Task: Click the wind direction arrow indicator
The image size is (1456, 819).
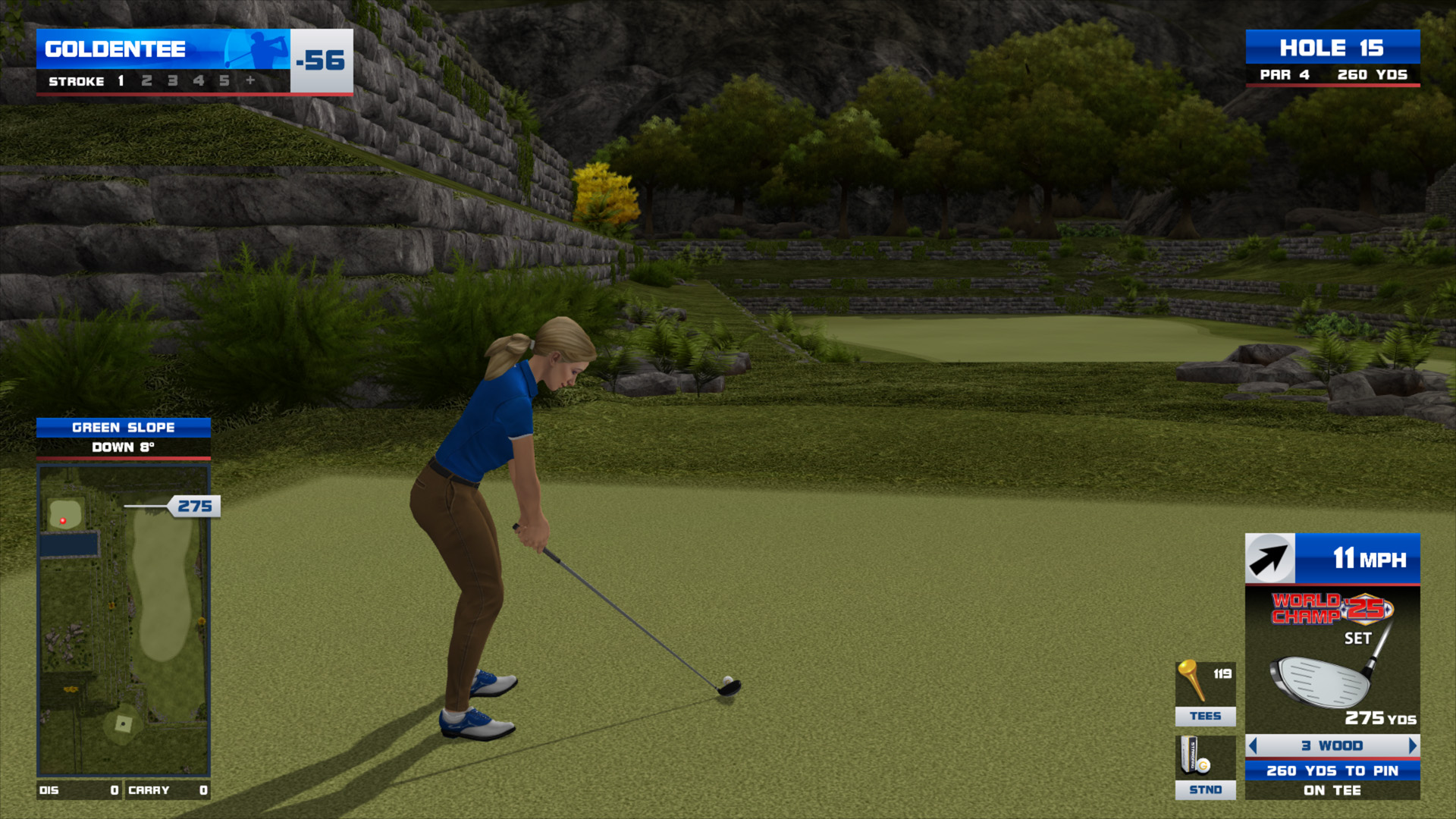Action: [1269, 559]
